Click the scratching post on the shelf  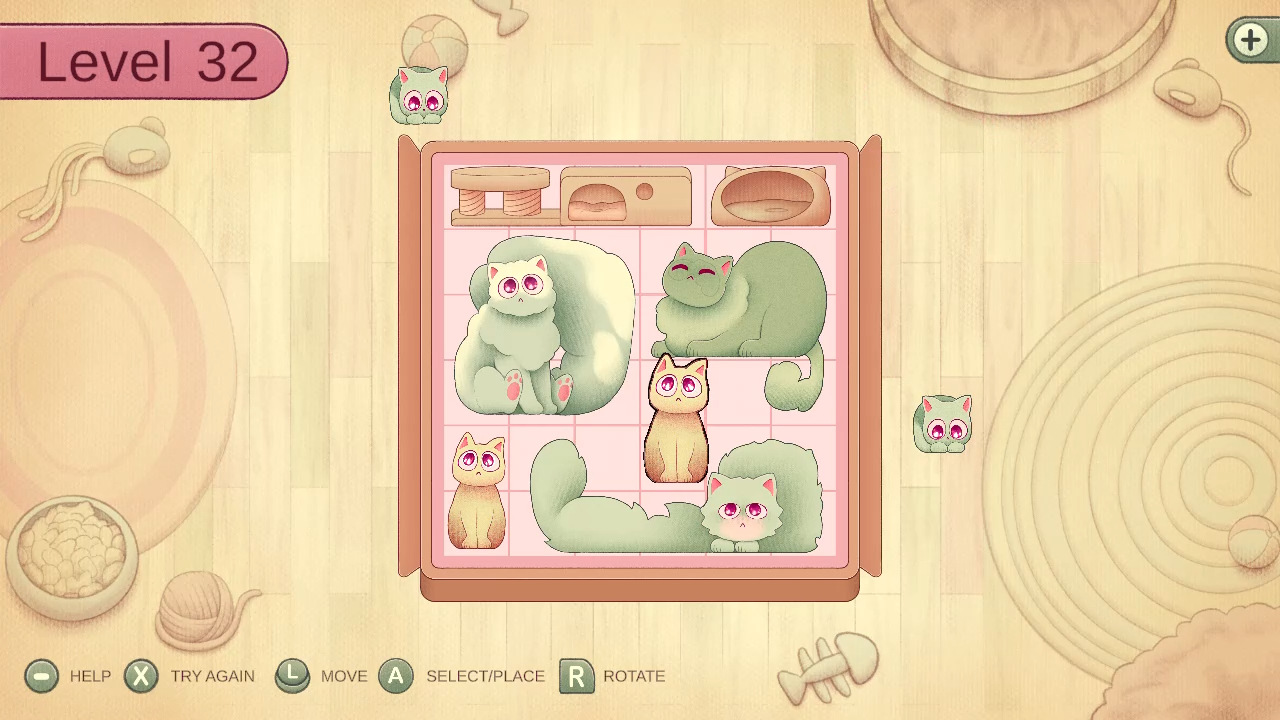pos(498,195)
